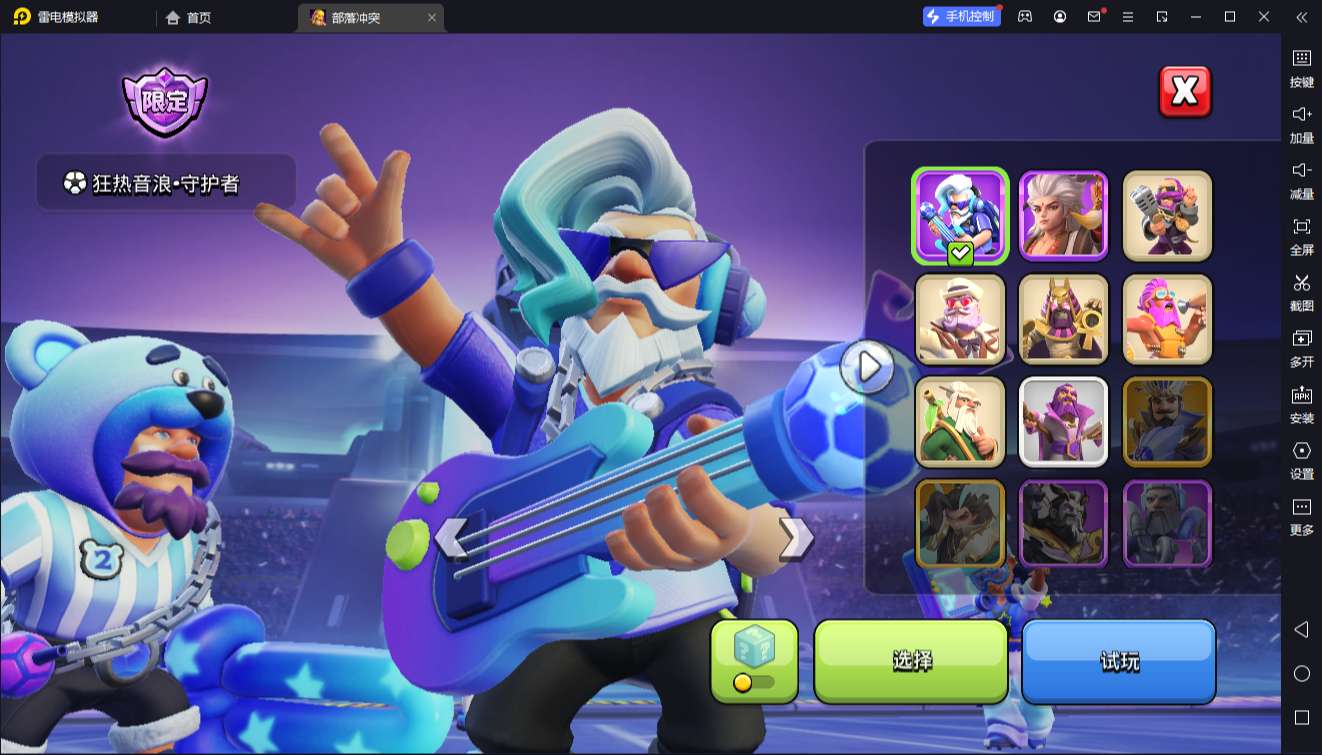Select the pink-haired goggles skin
The image size is (1322, 755).
1167,318
